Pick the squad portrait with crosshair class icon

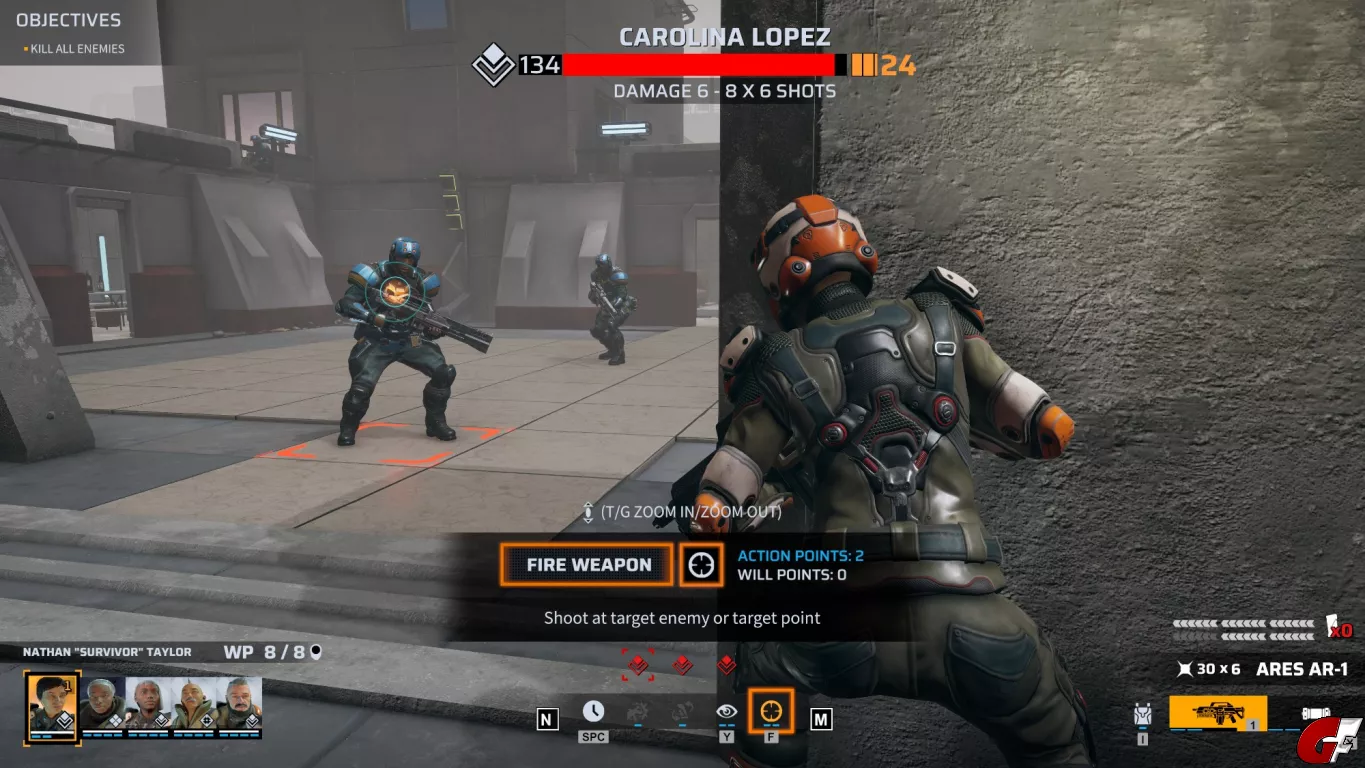(x=195, y=704)
